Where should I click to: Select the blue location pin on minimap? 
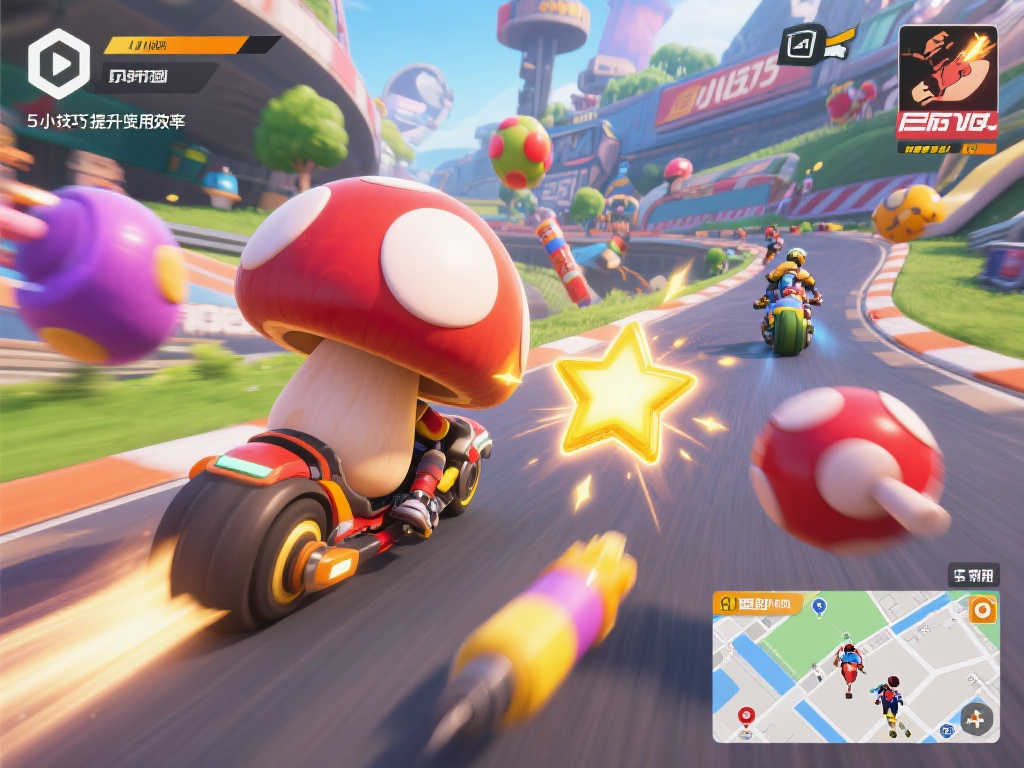[820, 605]
